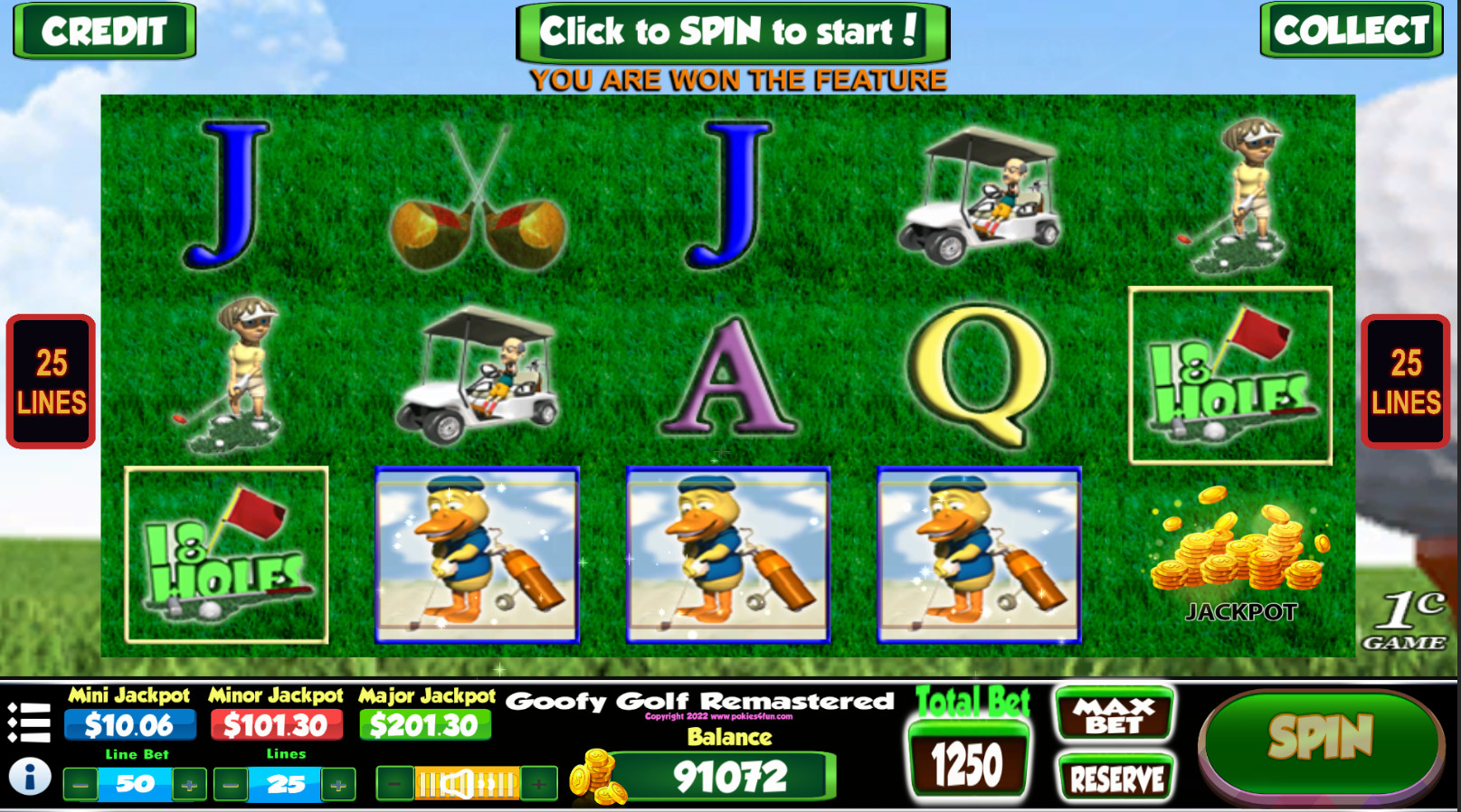1461x812 pixels.
Task: Click the pokies4fun copyright link
Action: pos(718,715)
